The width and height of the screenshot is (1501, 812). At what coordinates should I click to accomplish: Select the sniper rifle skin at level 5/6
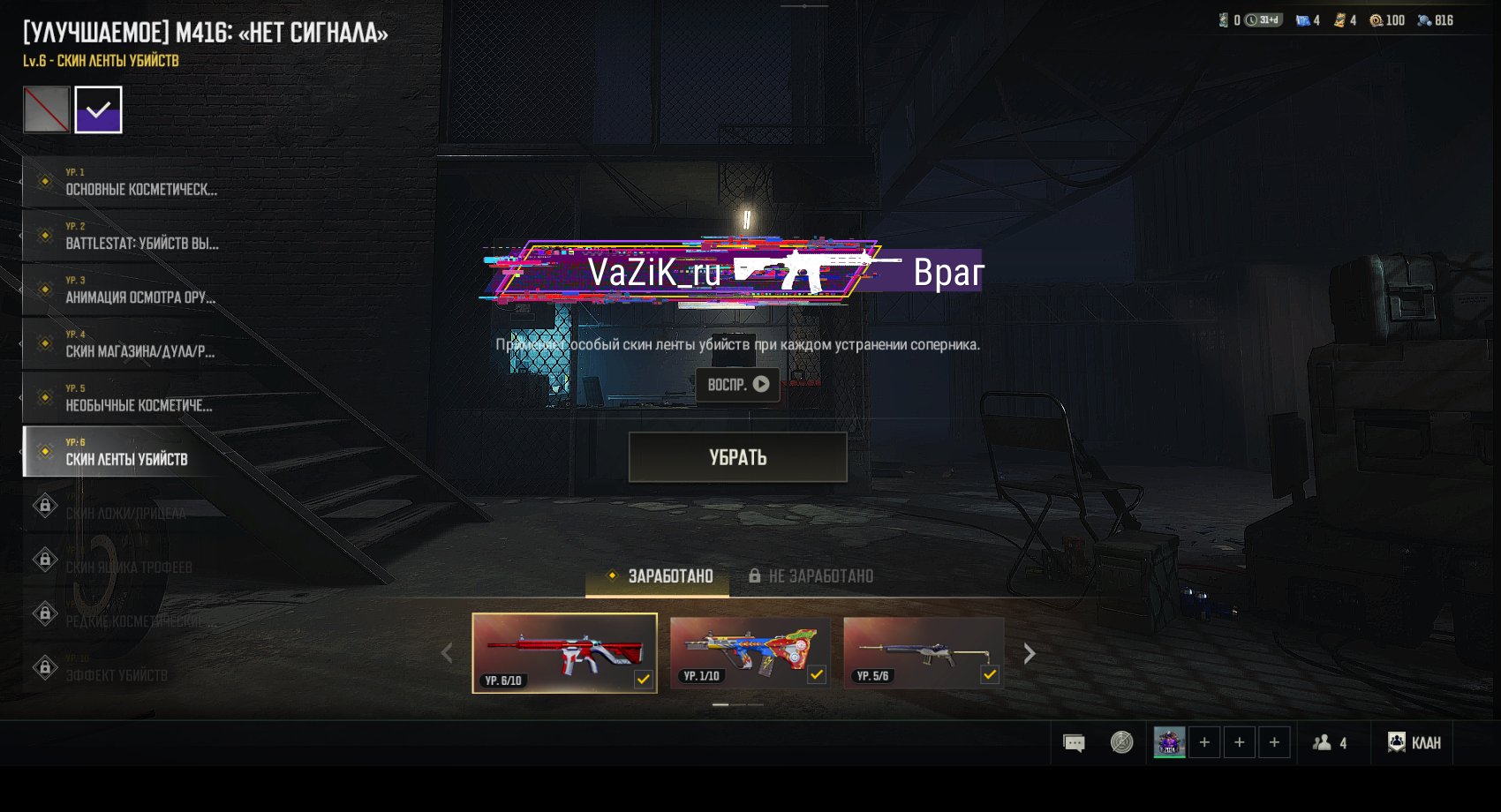pos(923,653)
